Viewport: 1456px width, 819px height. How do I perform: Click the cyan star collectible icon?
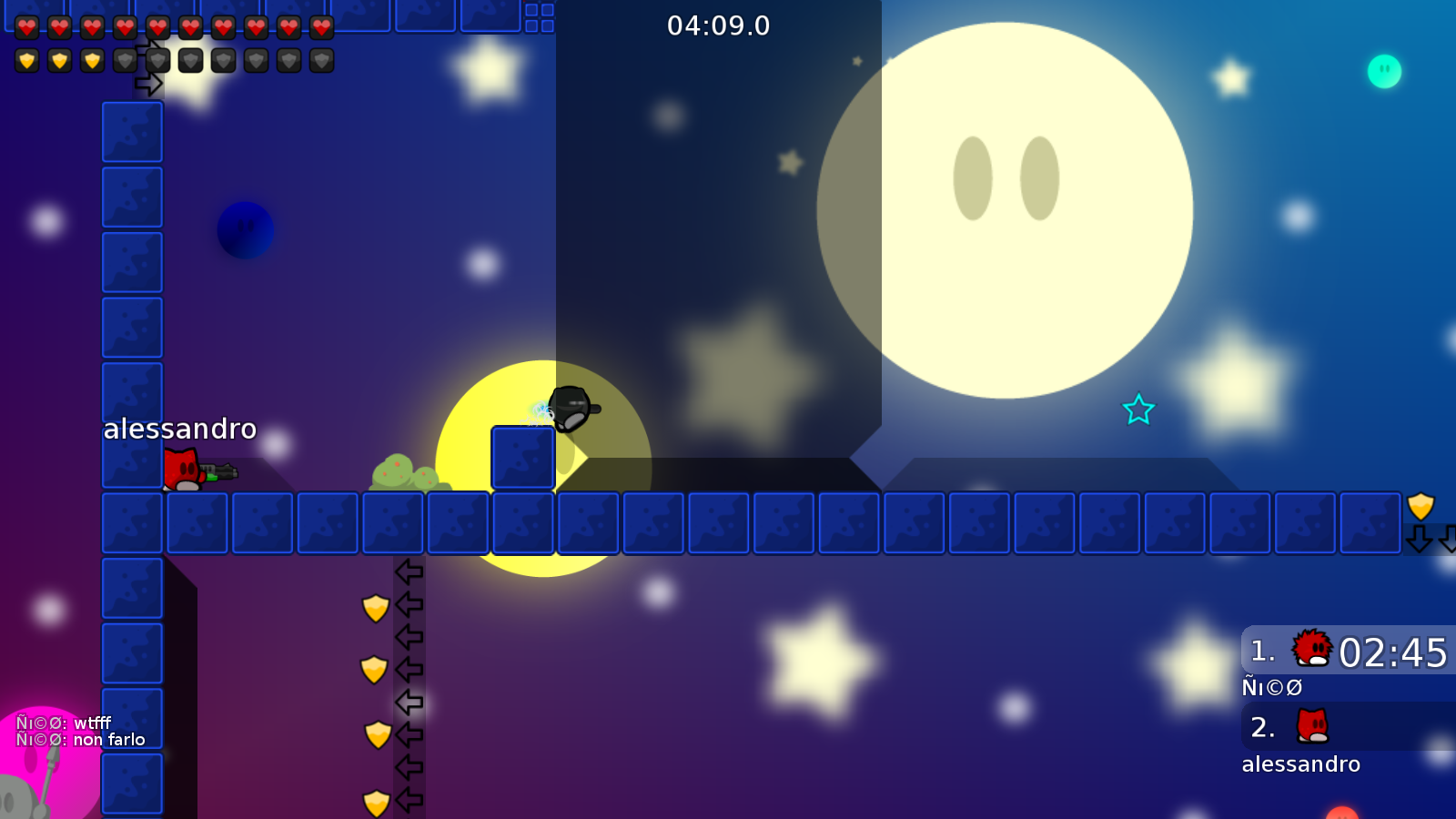click(x=1138, y=410)
